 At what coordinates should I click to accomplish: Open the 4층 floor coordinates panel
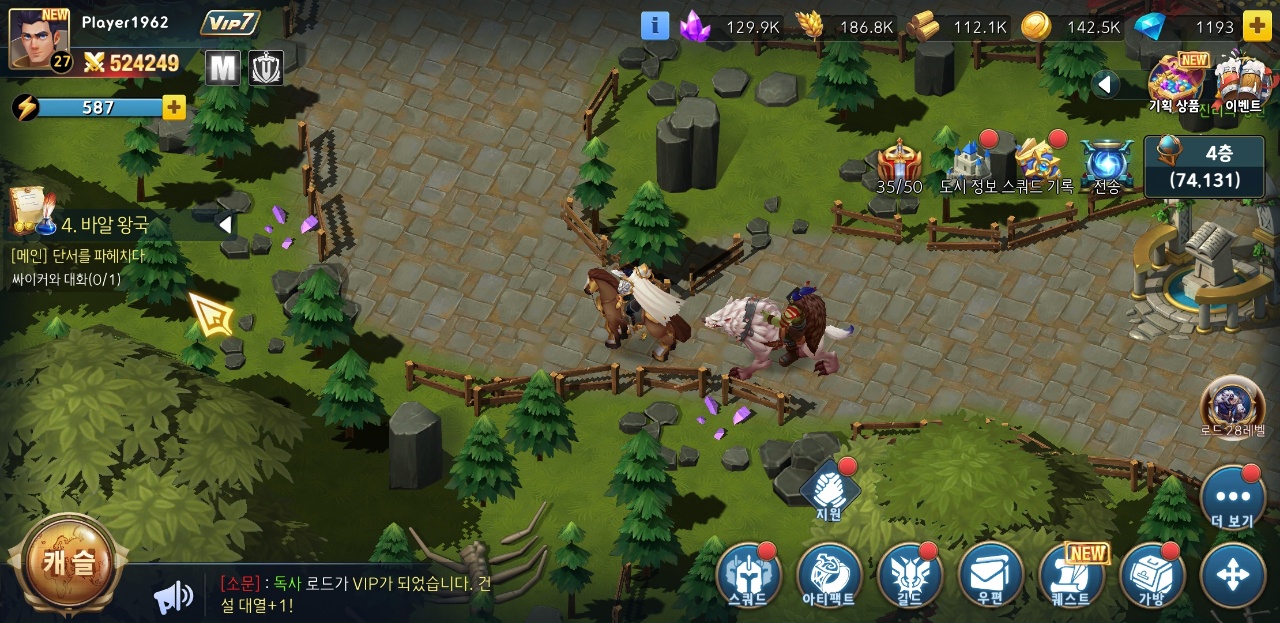1204,166
